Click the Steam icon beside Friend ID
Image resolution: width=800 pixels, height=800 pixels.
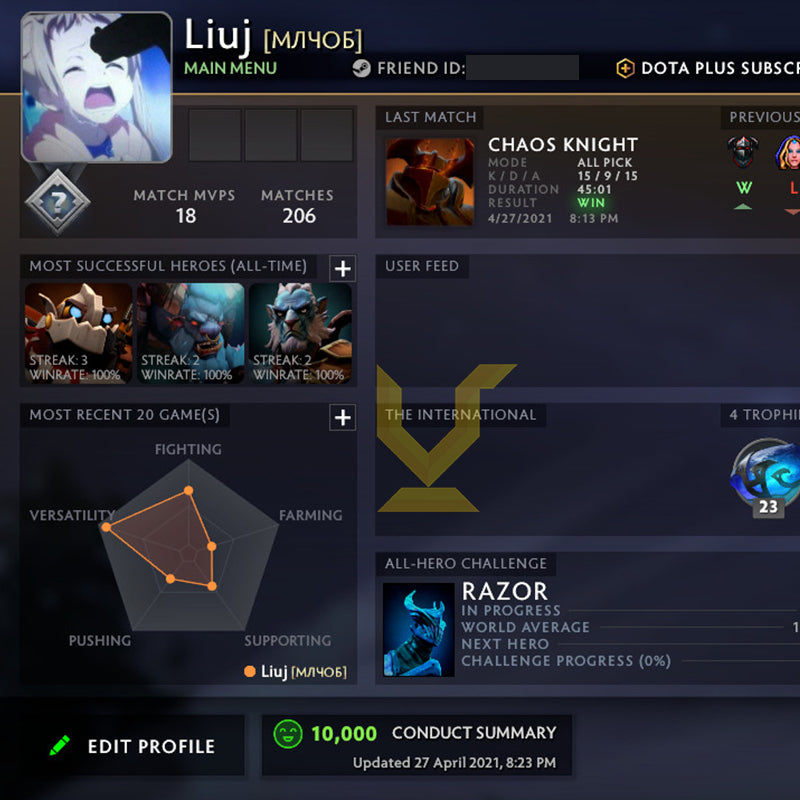(361, 69)
